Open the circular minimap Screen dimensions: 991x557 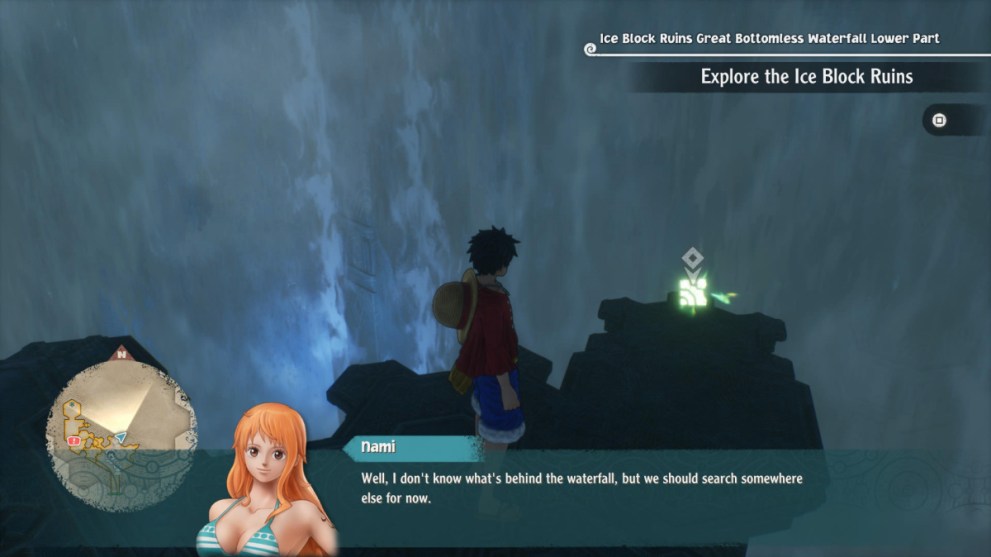pos(121,432)
